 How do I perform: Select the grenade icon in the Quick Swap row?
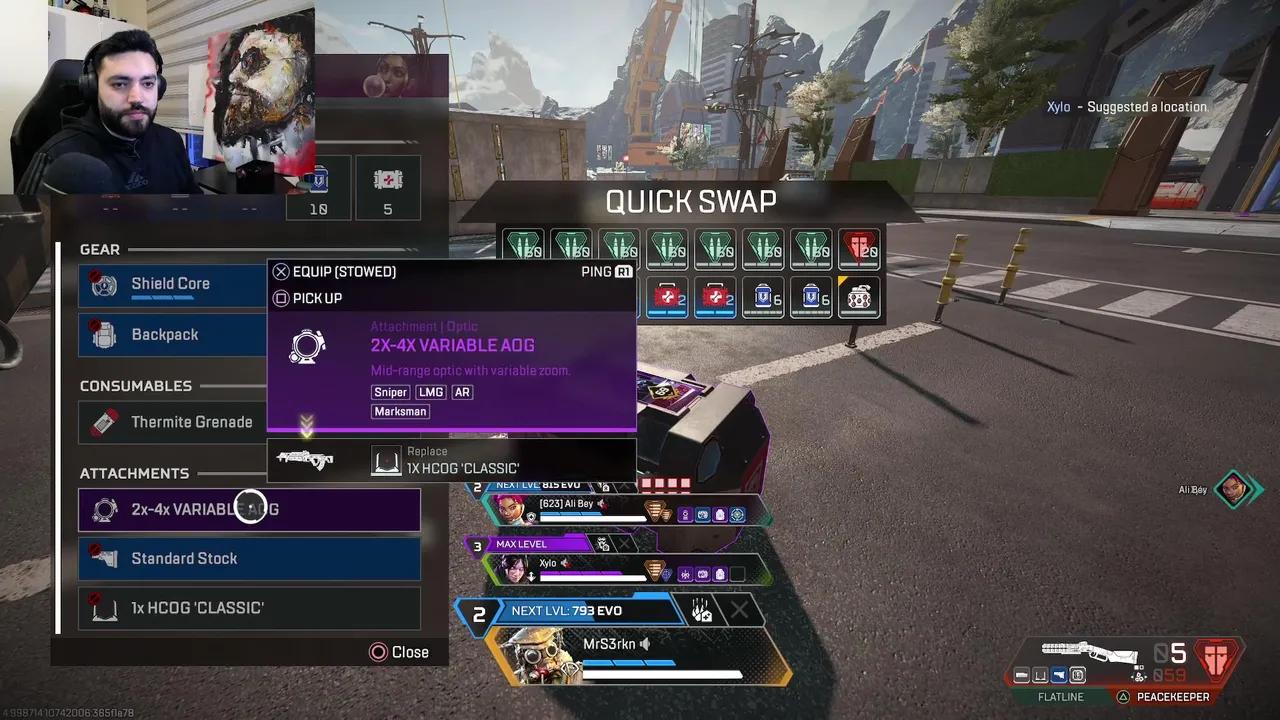[859, 297]
